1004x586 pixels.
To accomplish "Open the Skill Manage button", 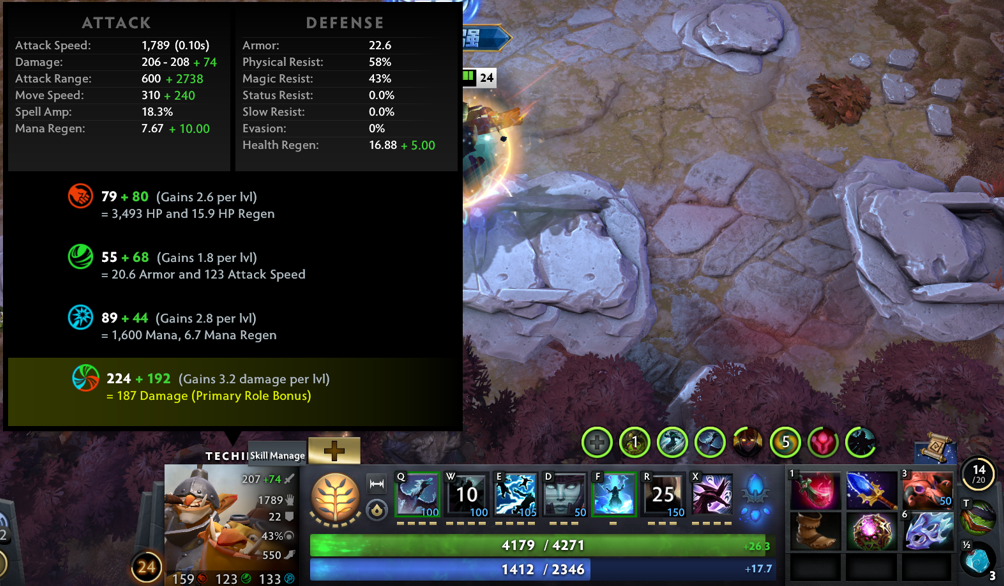I will (x=277, y=455).
